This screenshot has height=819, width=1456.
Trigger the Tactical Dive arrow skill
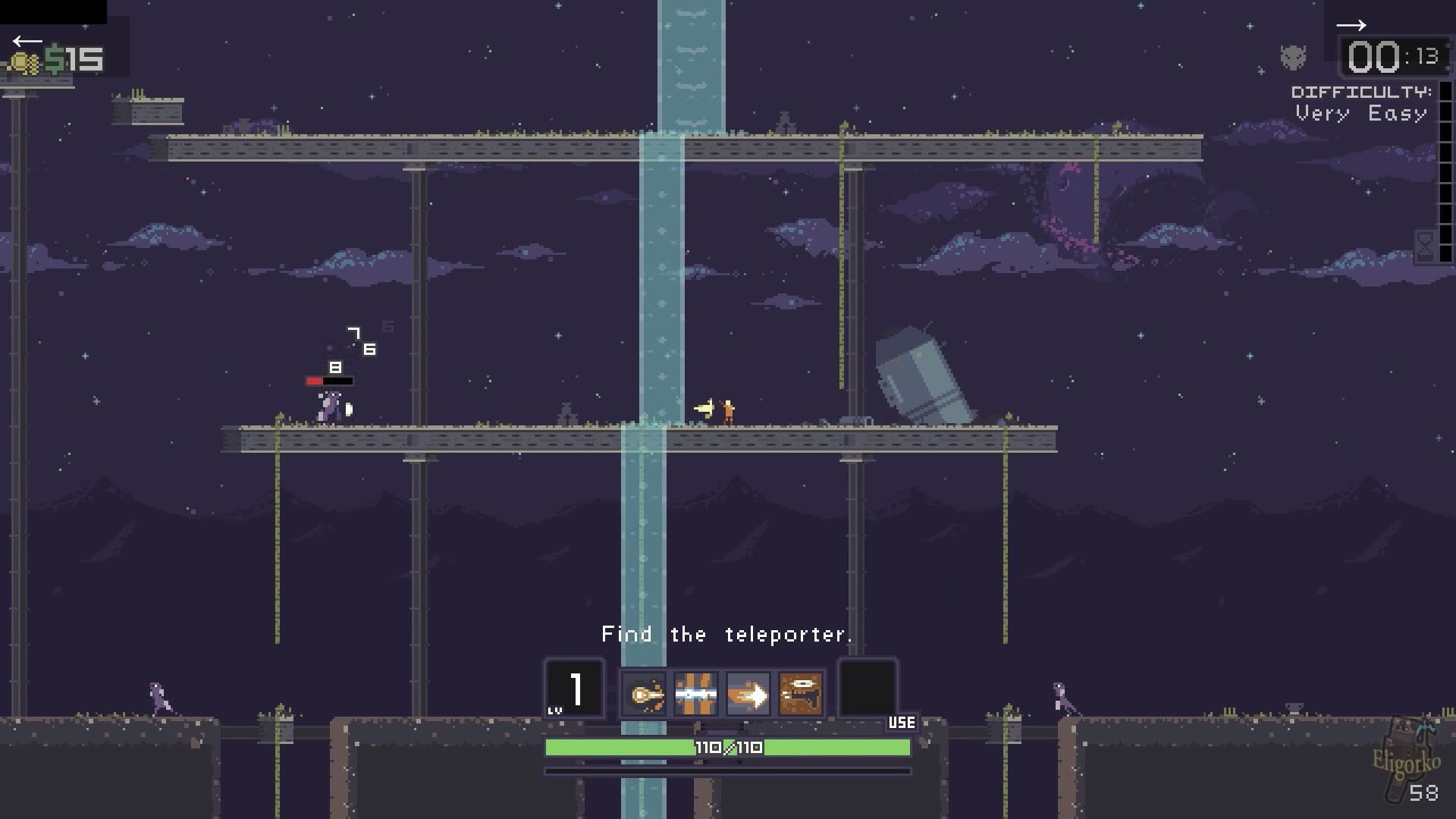coord(748,694)
